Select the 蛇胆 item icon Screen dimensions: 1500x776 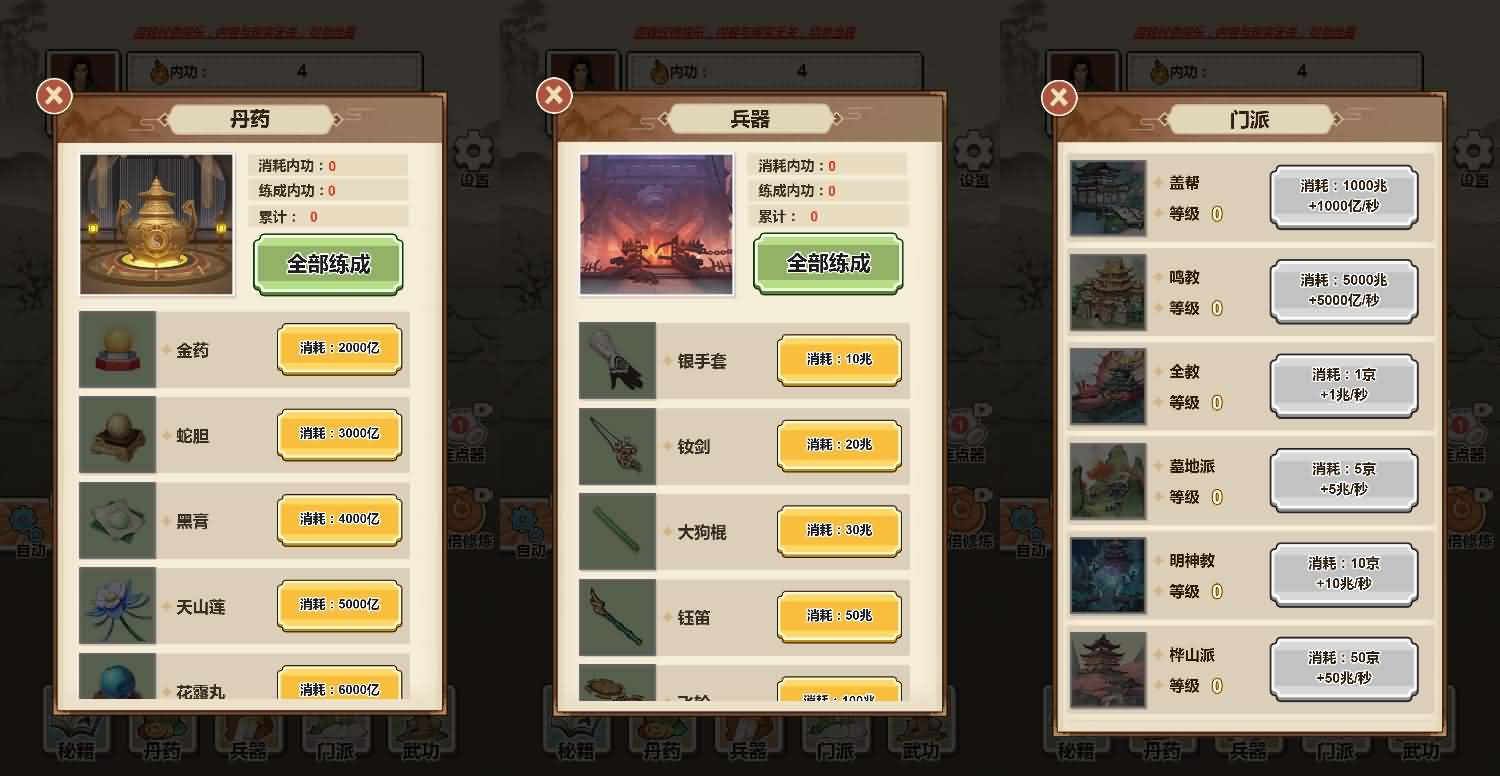(116, 434)
